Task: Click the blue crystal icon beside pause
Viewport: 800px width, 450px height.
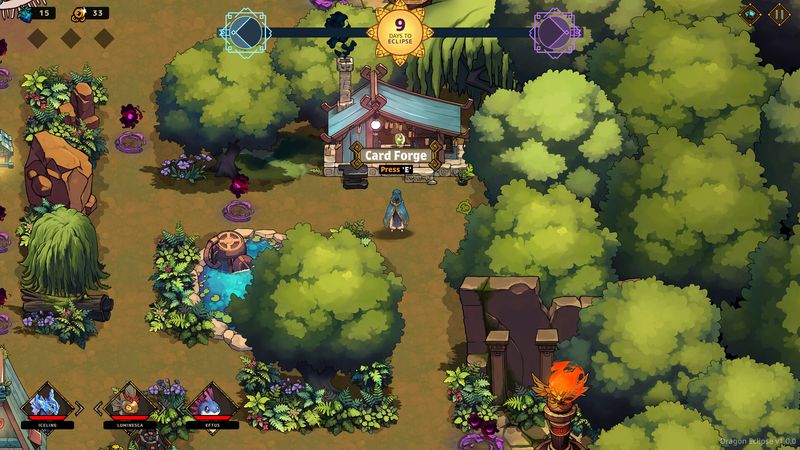Action: 750,14
